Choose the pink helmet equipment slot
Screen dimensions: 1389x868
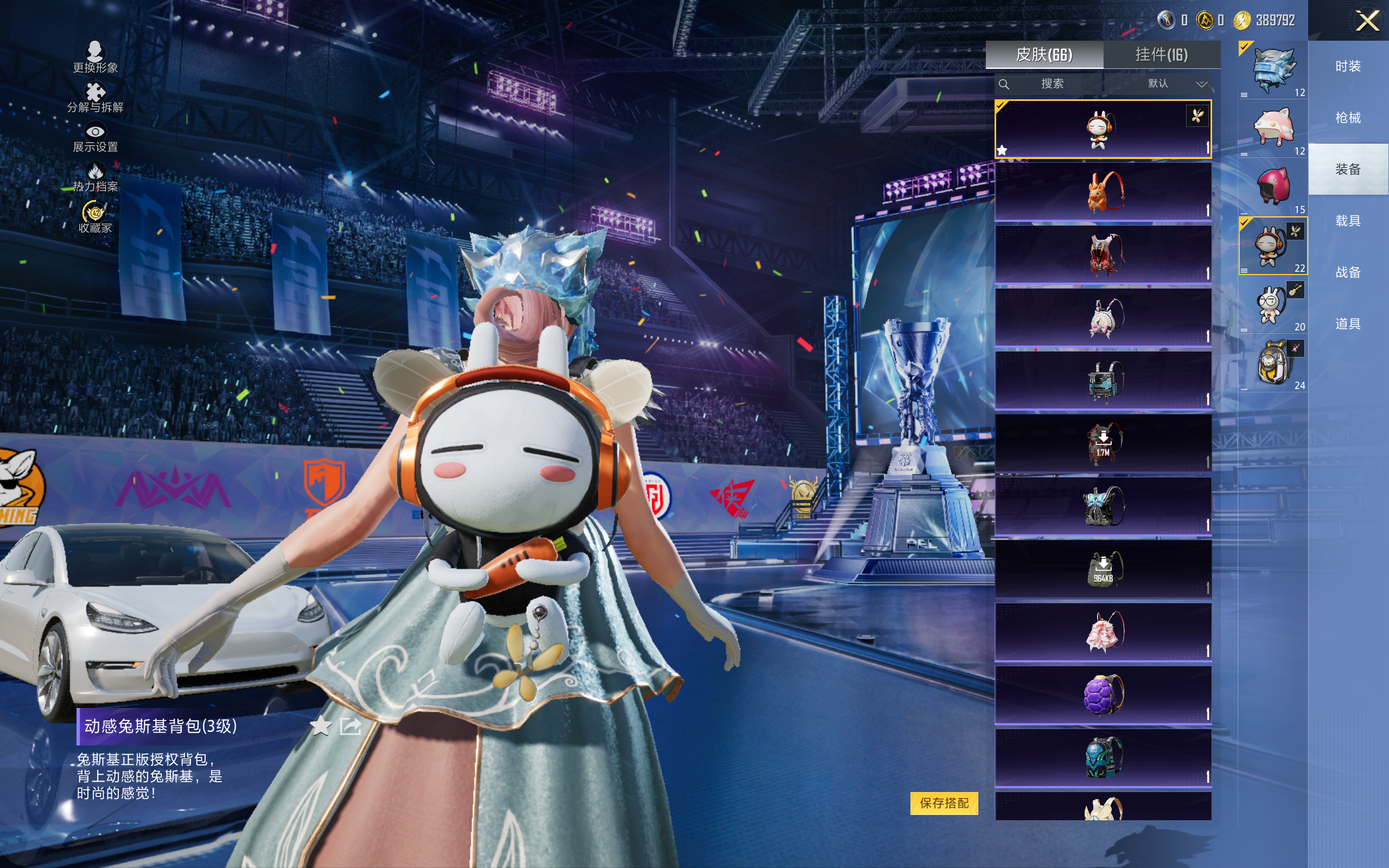pyautogui.click(x=1273, y=187)
